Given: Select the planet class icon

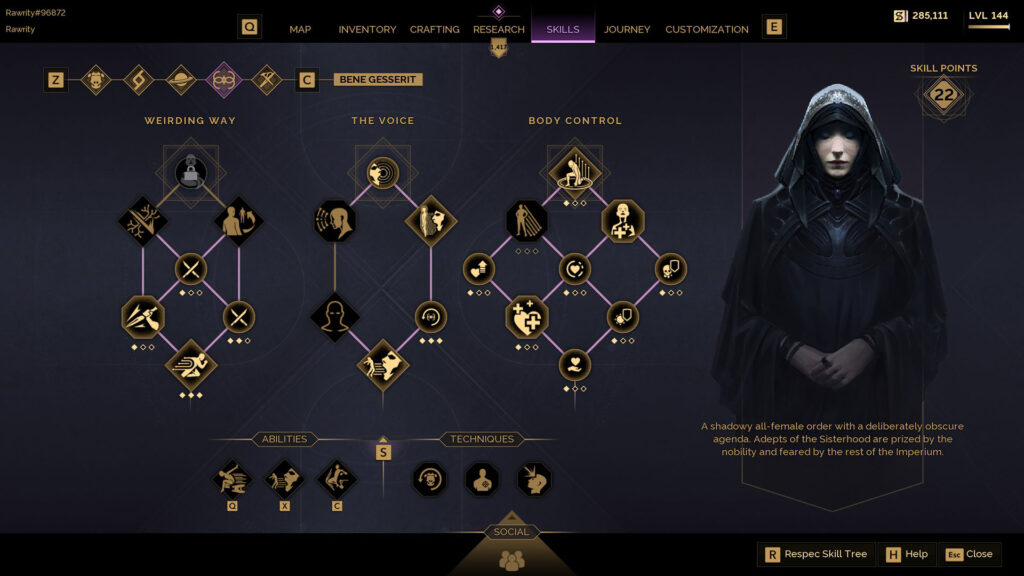Looking at the screenshot, I should tap(181, 80).
